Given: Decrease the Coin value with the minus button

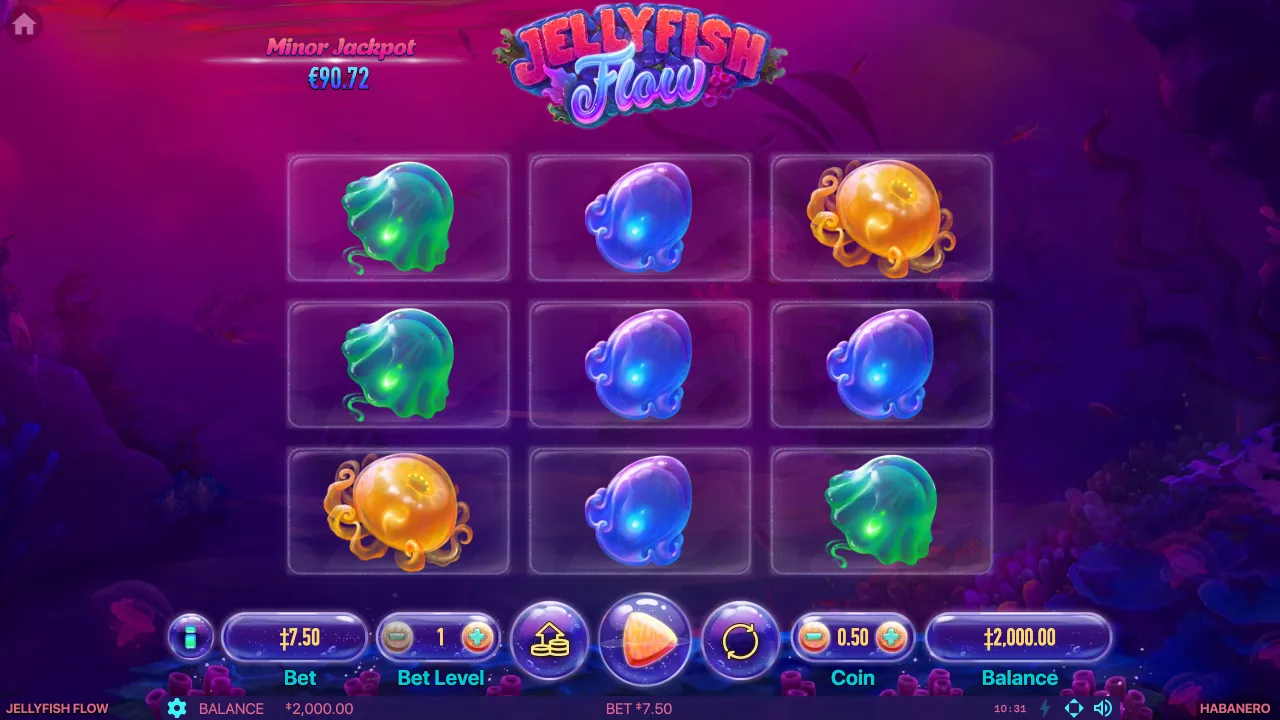Looking at the screenshot, I should [814, 638].
